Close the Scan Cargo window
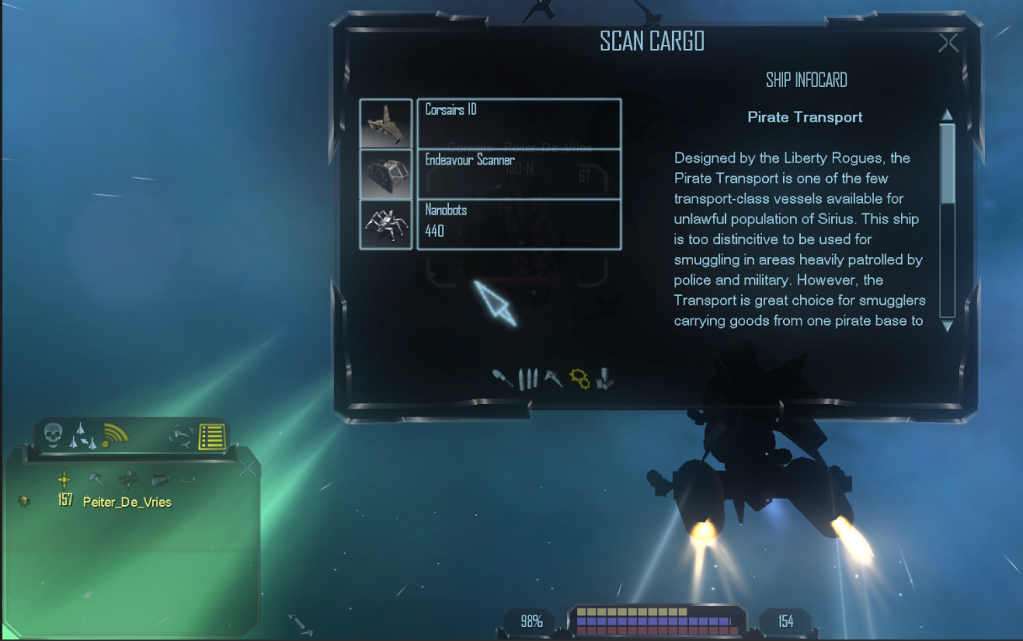Image resolution: width=1023 pixels, height=641 pixels. point(948,43)
